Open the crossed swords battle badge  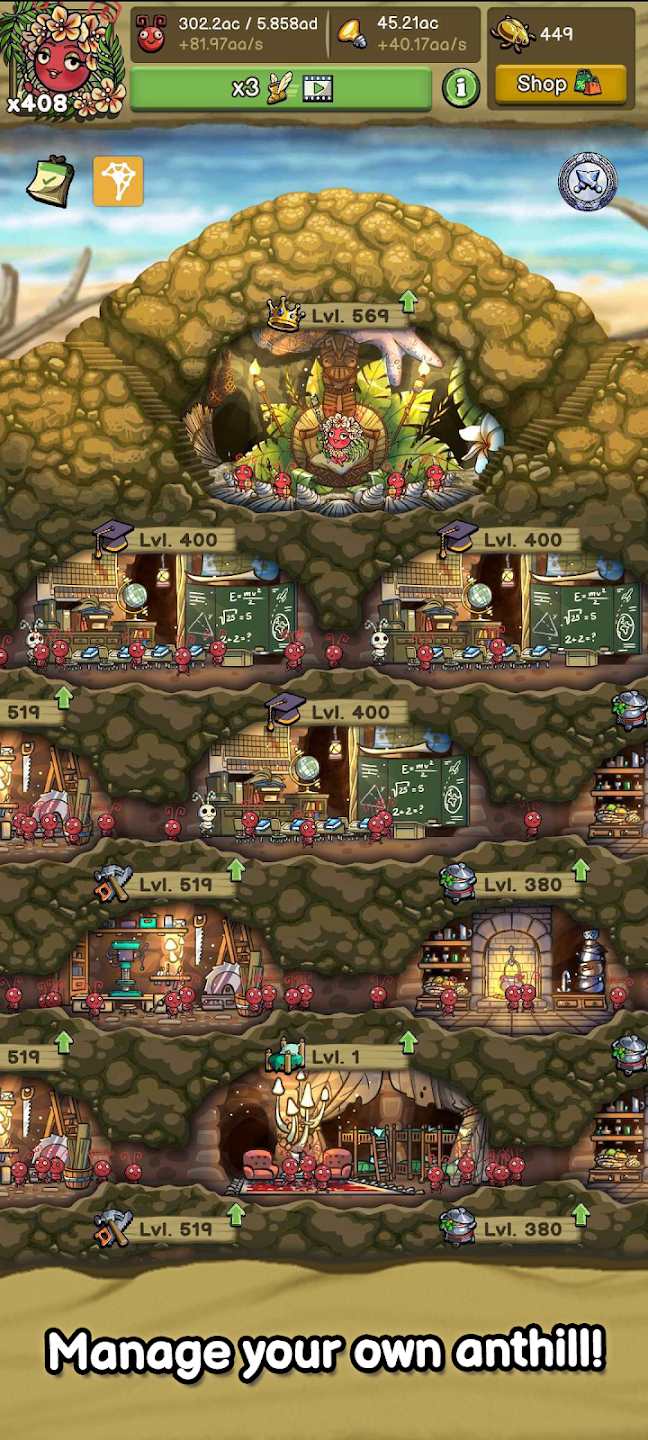(x=587, y=182)
